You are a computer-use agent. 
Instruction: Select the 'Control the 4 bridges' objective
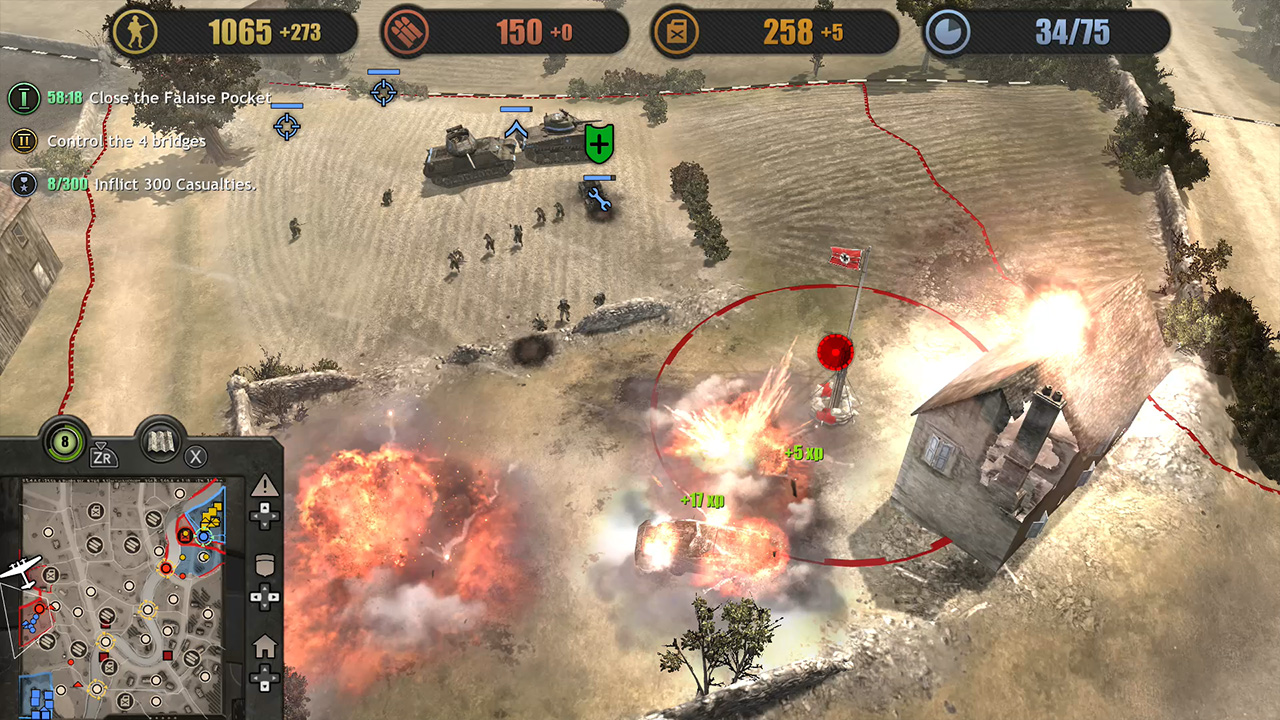pyautogui.click(x=125, y=141)
